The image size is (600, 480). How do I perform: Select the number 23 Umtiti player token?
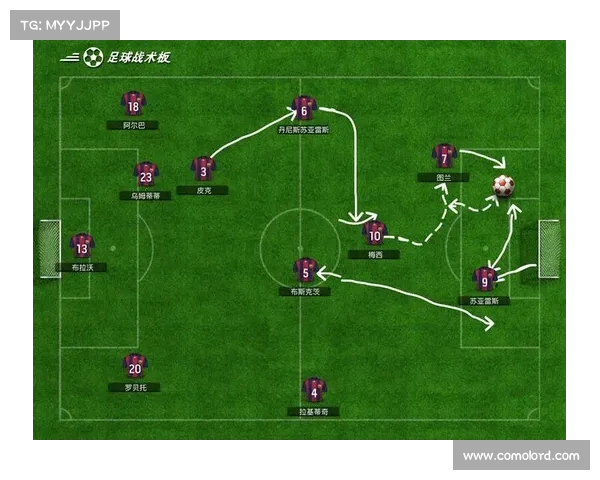click(146, 174)
